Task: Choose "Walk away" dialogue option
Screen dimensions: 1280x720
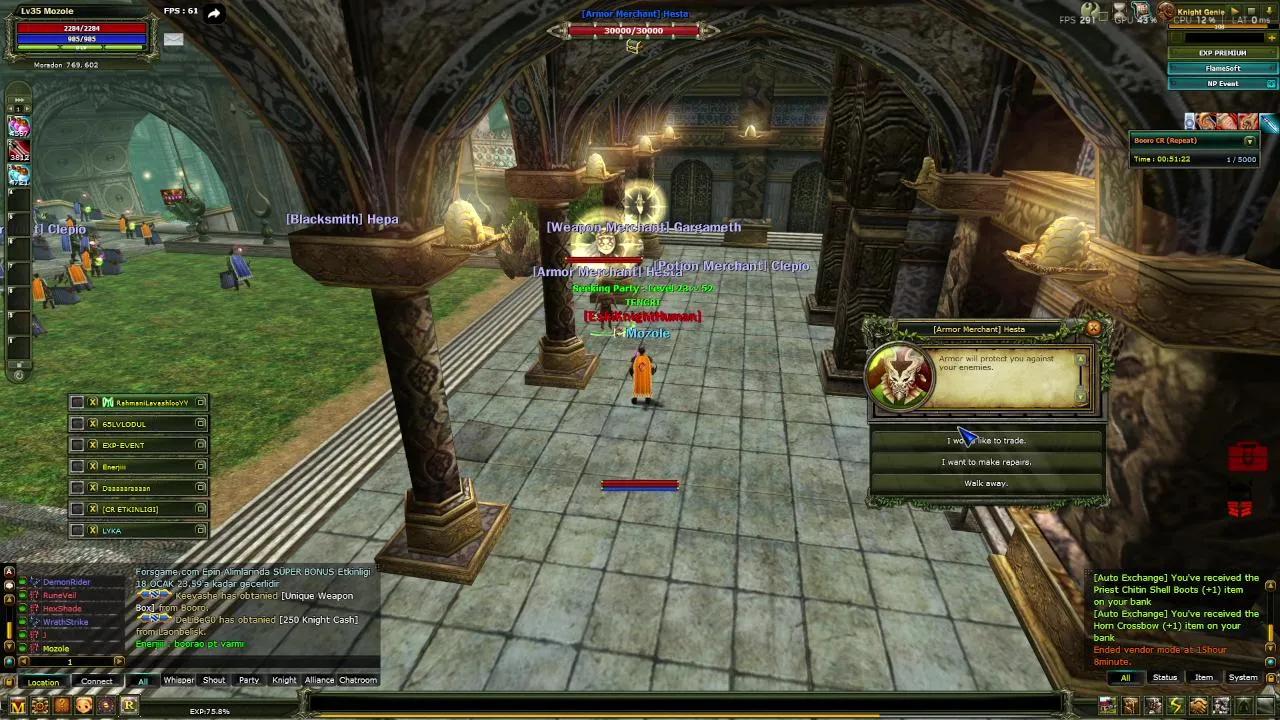Action: point(986,483)
